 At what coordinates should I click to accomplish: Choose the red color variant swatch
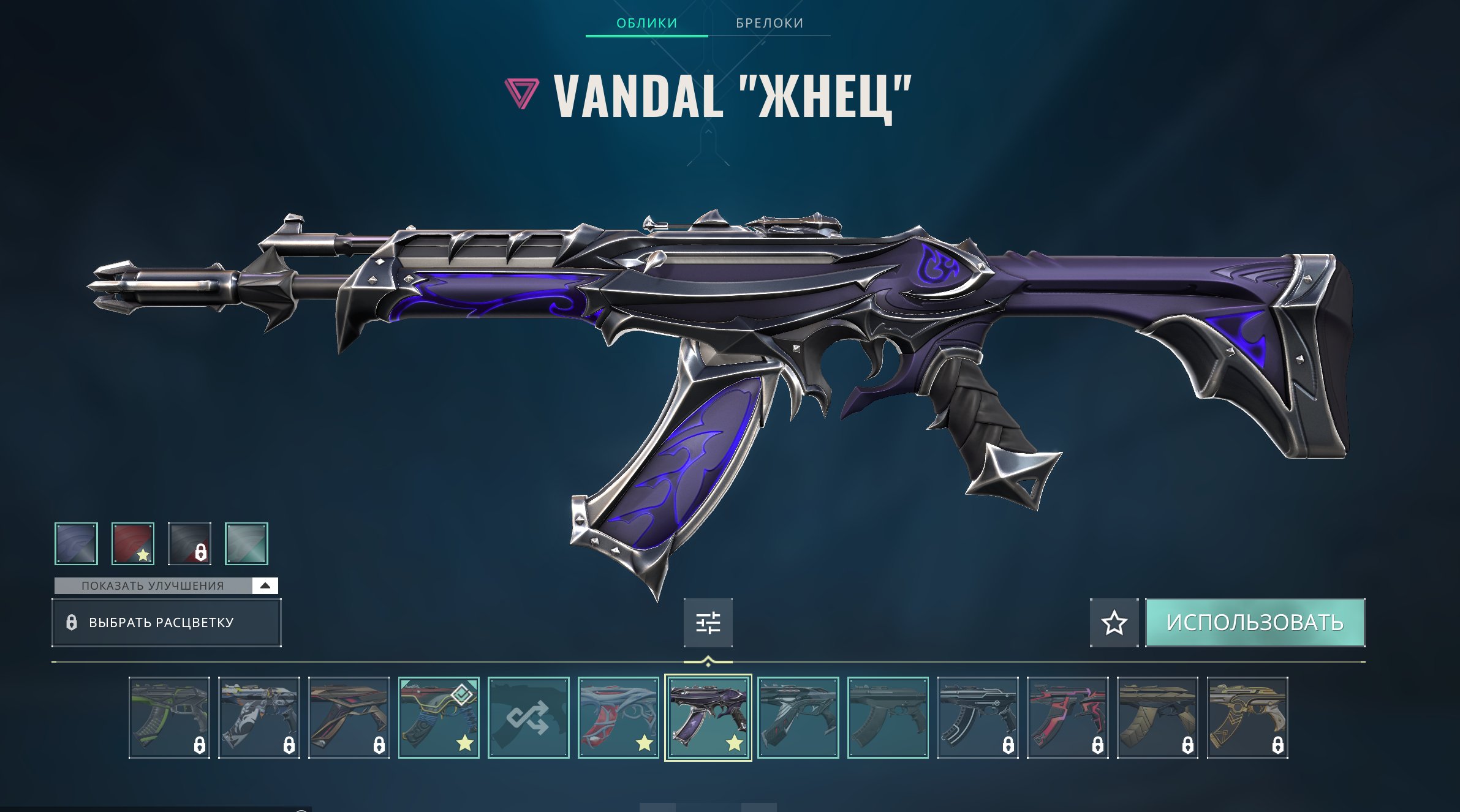(133, 543)
